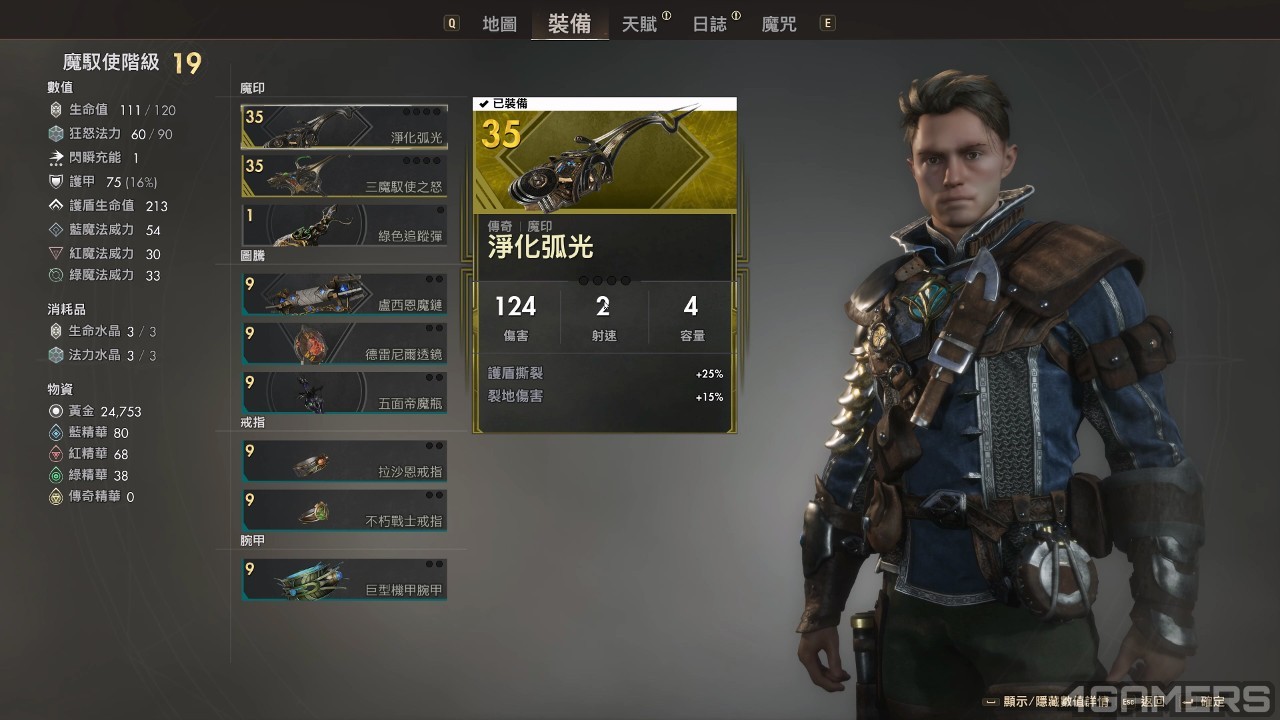The width and height of the screenshot is (1280, 720).
Task: Select the 五面帝魔瓶 totem slot
Action: [344, 392]
